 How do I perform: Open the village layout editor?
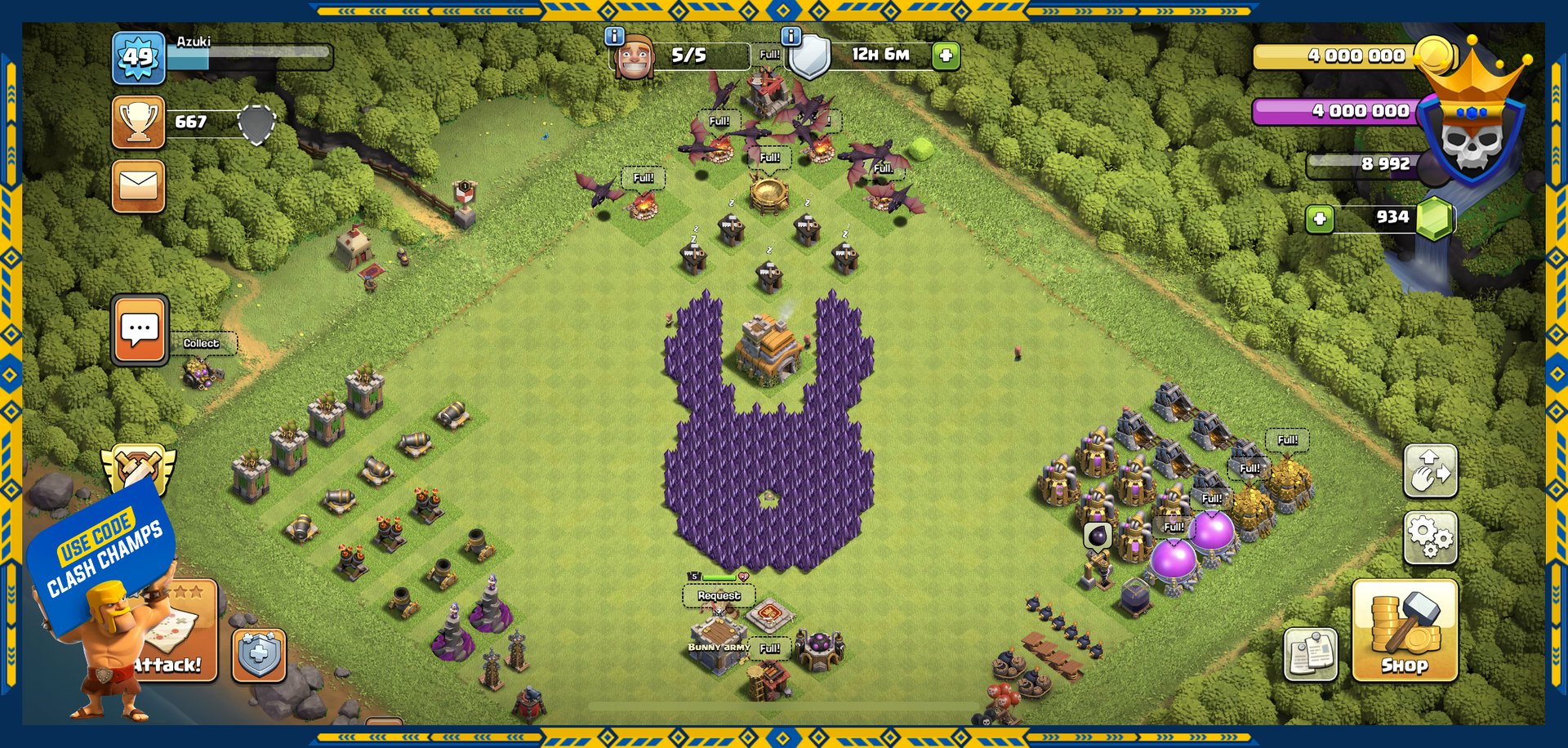click(x=1430, y=471)
